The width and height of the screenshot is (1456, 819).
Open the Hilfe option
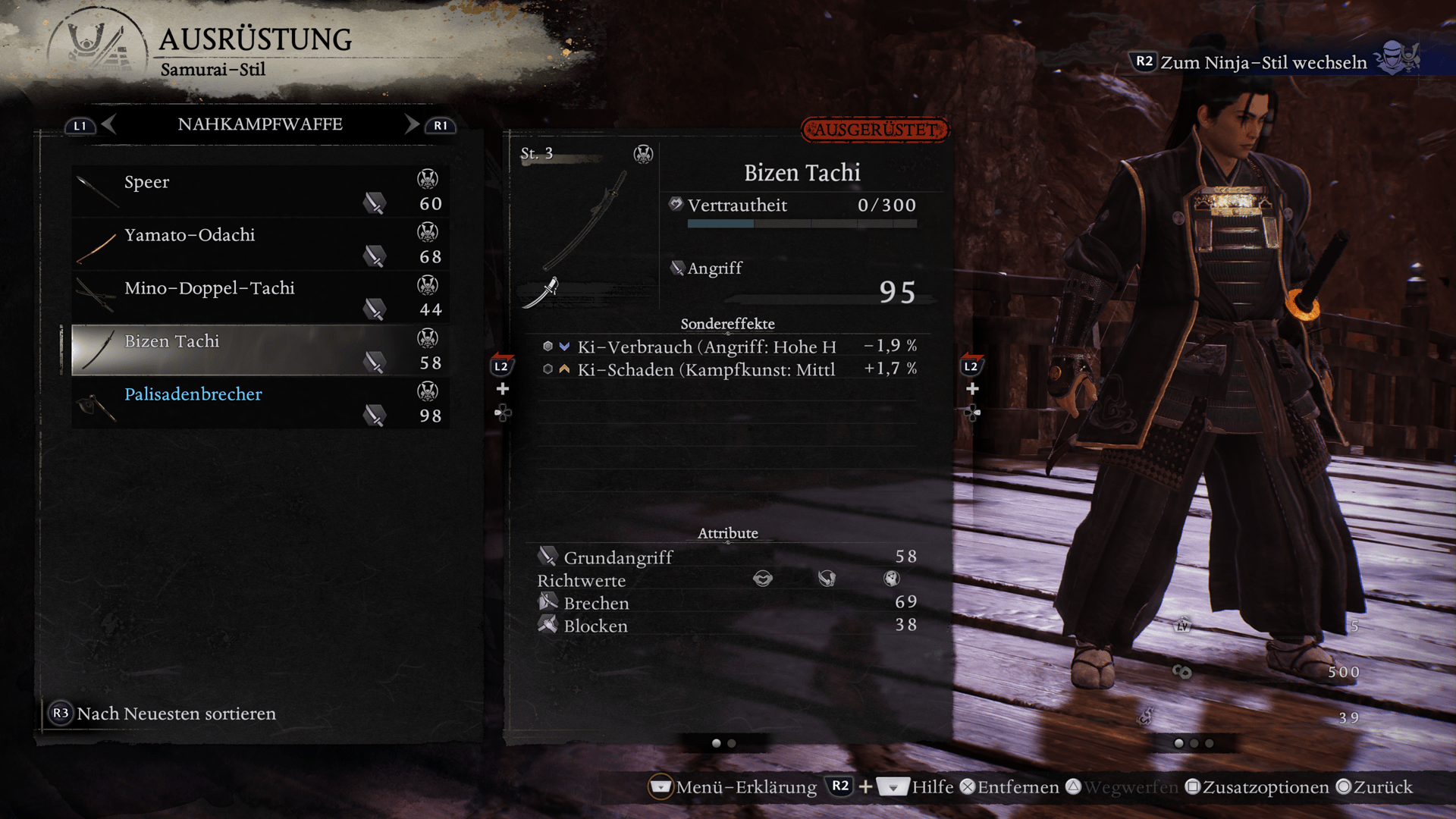[932, 787]
